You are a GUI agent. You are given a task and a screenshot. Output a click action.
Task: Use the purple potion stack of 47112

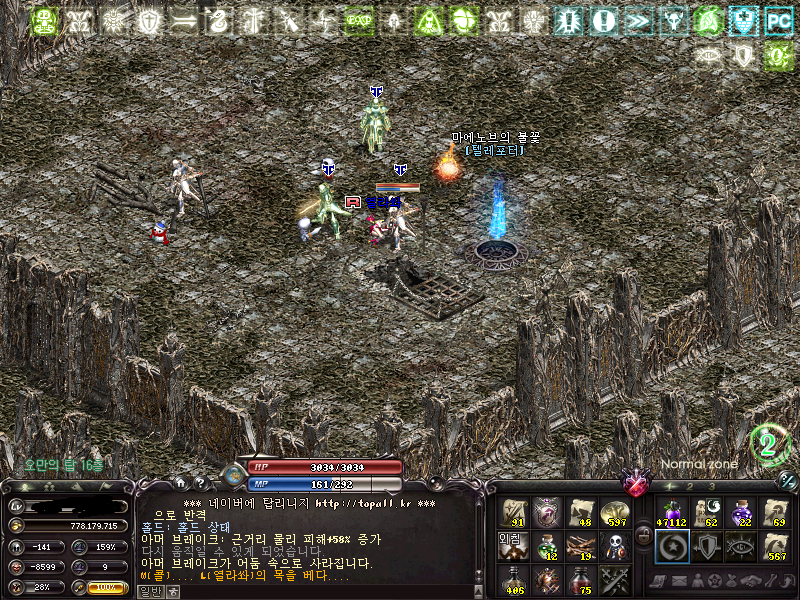pyautogui.click(x=671, y=512)
